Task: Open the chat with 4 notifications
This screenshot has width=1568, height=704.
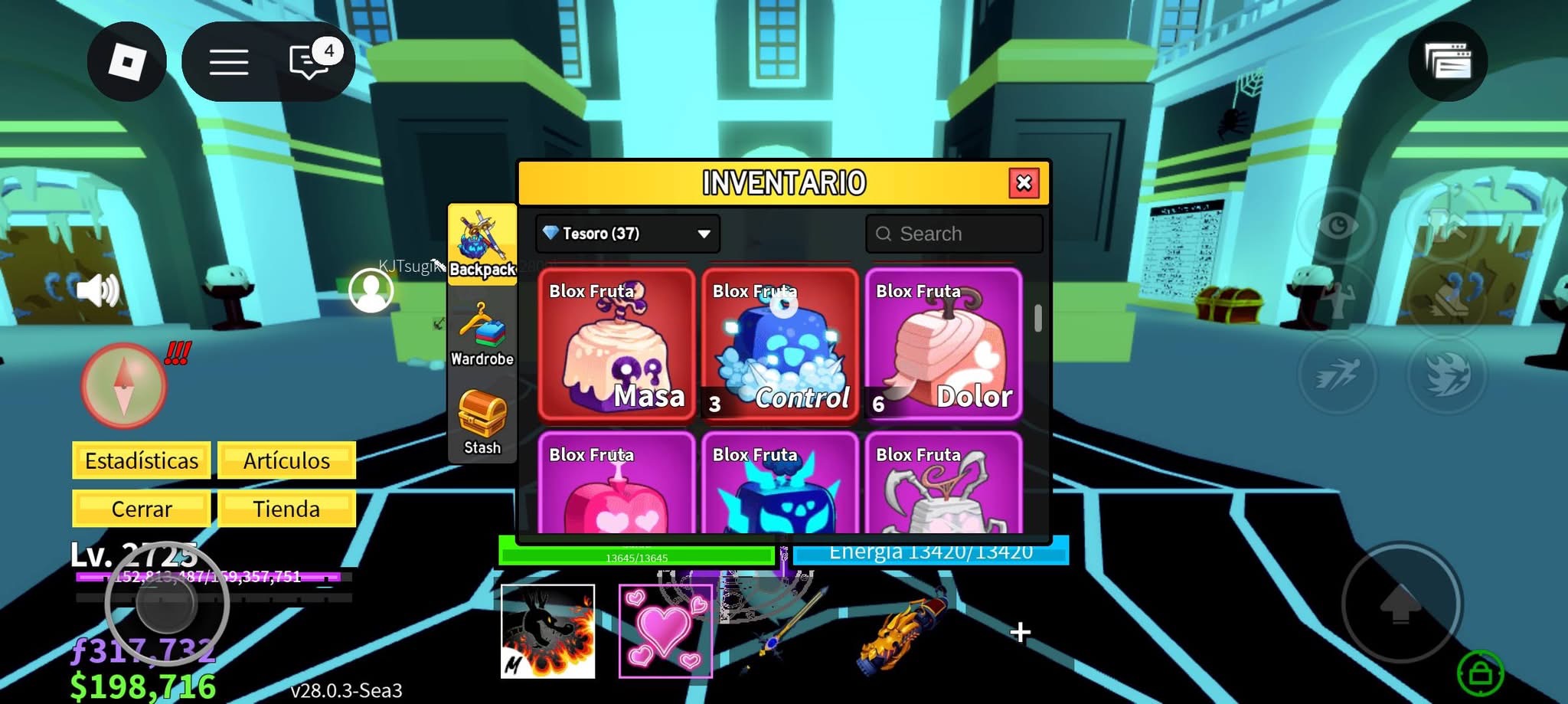Action: (309, 61)
